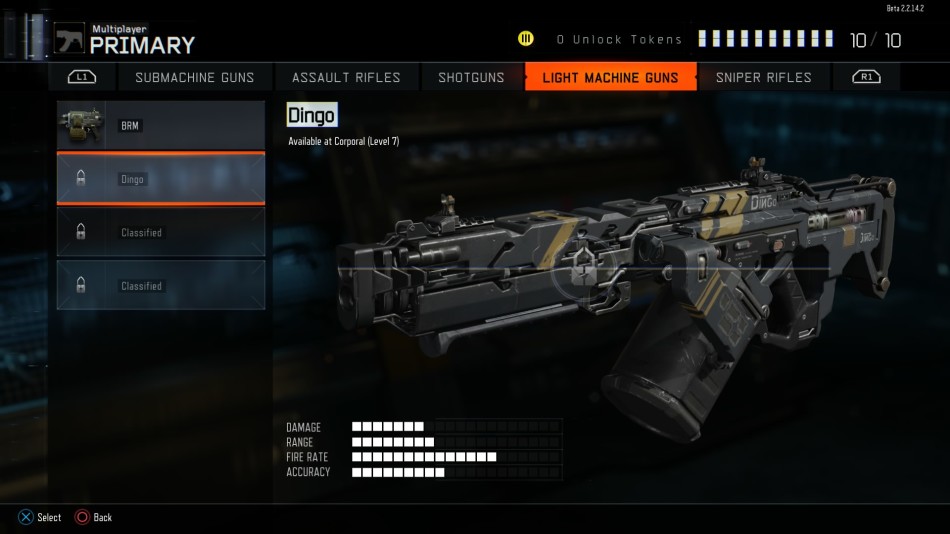Image resolution: width=950 pixels, height=534 pixels.
Task: Show the Sniper Rifles category
Action: tap(763, 77)
